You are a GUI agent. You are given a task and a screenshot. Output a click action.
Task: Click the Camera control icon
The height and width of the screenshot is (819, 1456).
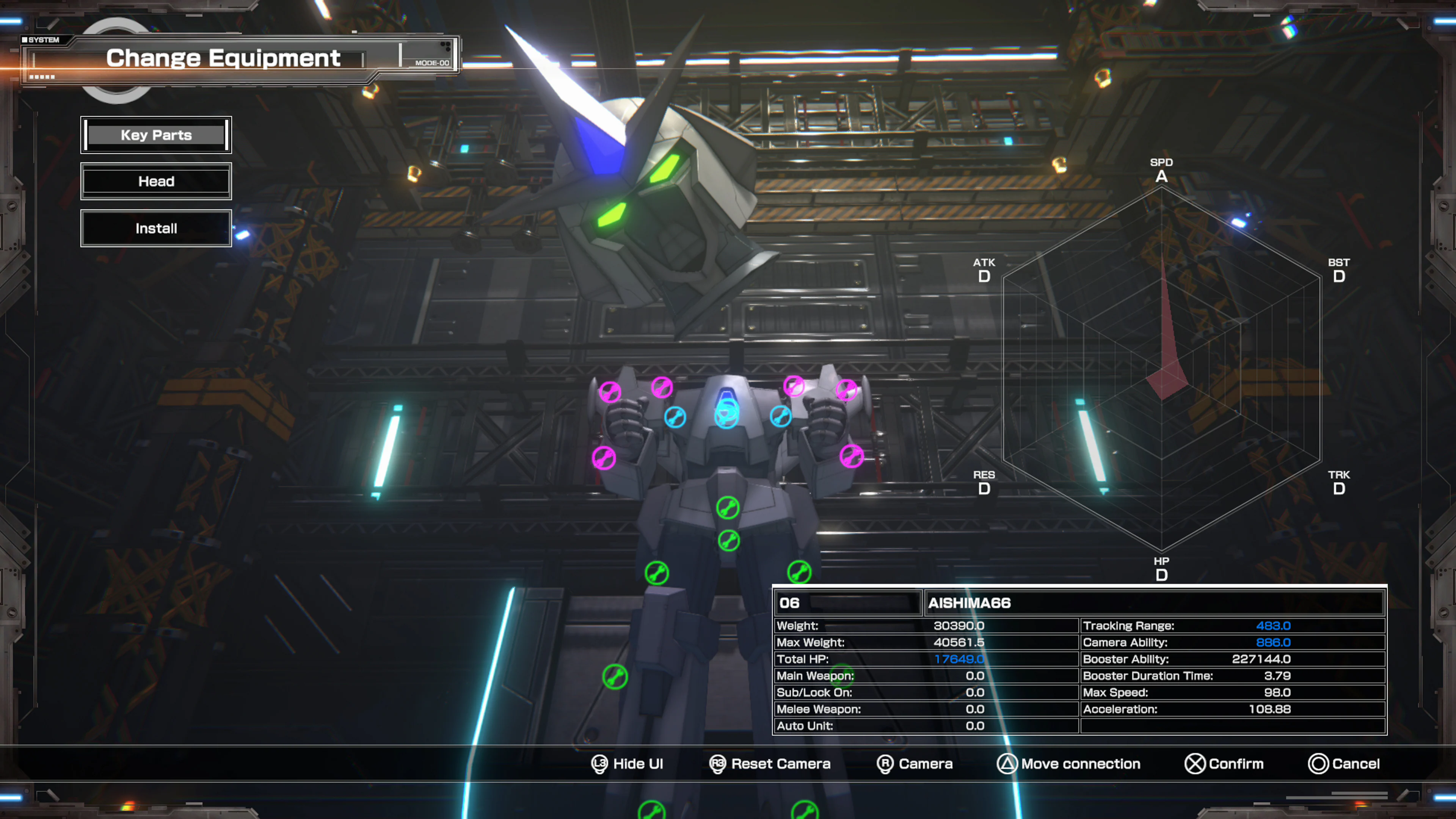886,764
